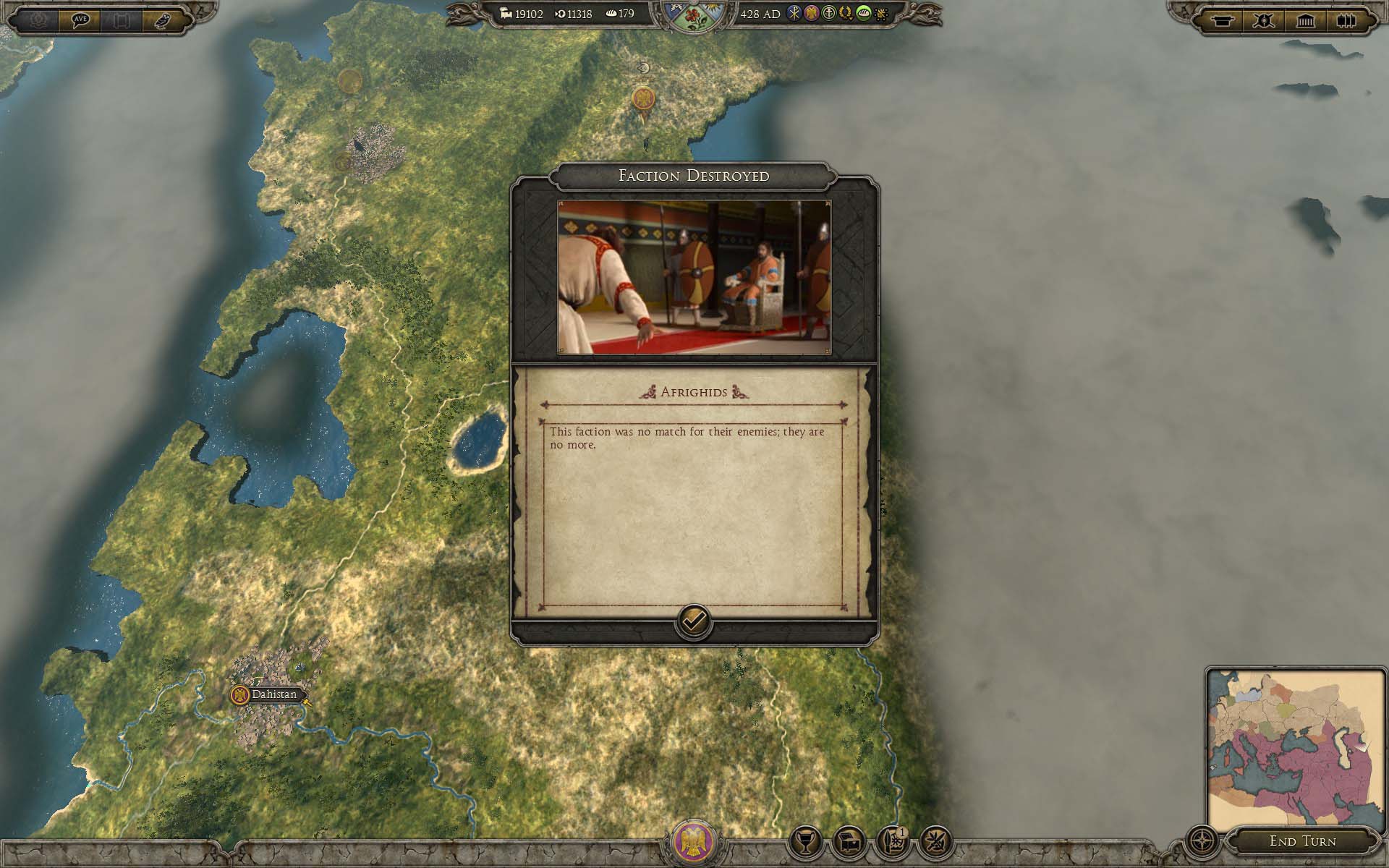This screenshot has height=868, width=1389.
Task: Open the rightmost top bar menu button
Action: point(1346,20)
